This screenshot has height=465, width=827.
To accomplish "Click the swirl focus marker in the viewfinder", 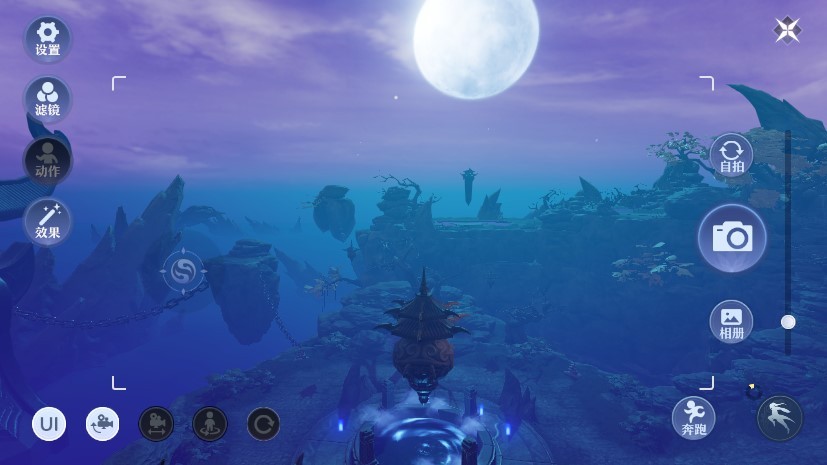I will pos(183,271).
